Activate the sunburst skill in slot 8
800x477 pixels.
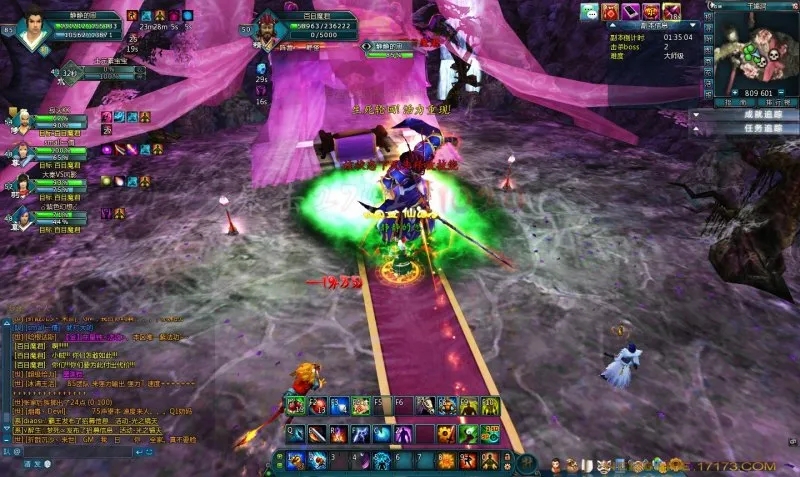coord(446,461)
